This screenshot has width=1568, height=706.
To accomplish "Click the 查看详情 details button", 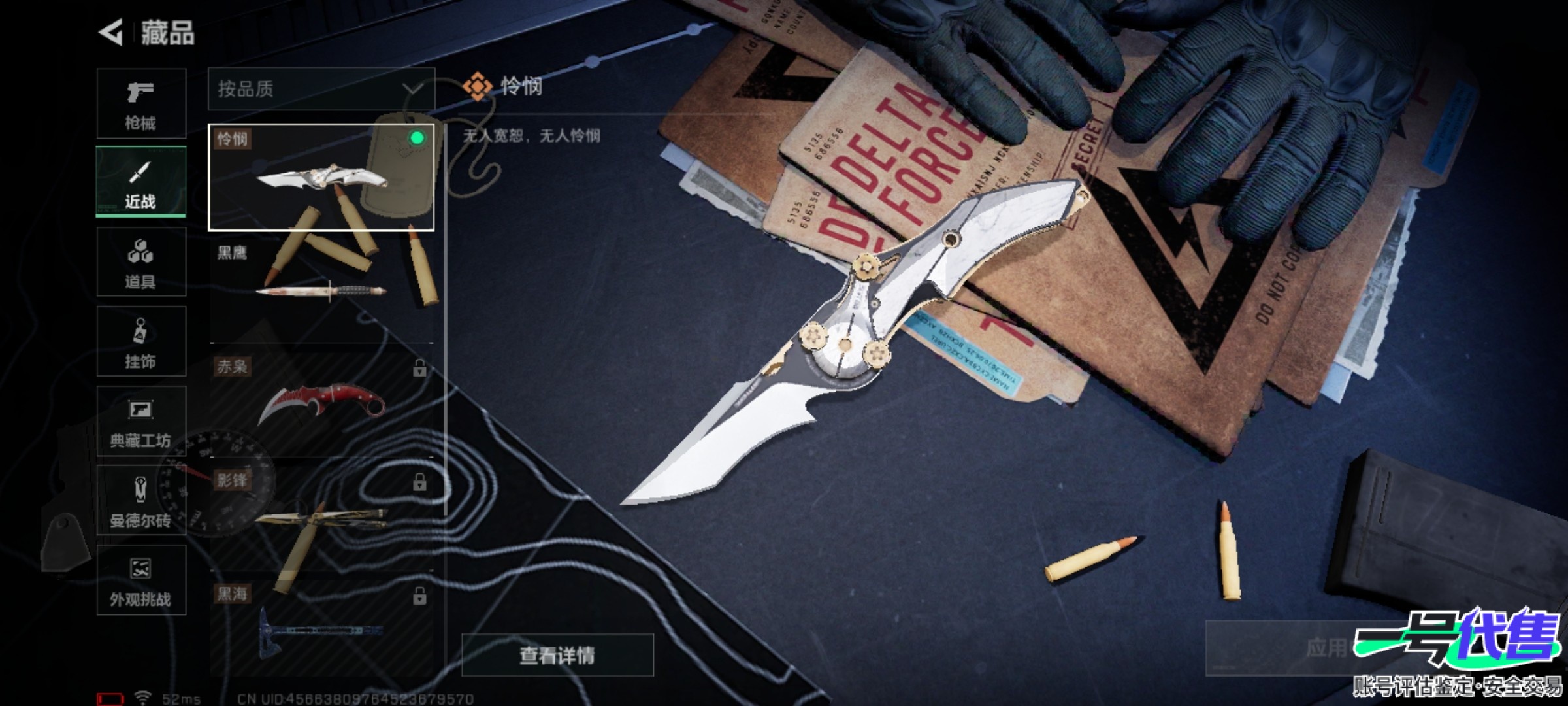I will [x=557, y=654].
